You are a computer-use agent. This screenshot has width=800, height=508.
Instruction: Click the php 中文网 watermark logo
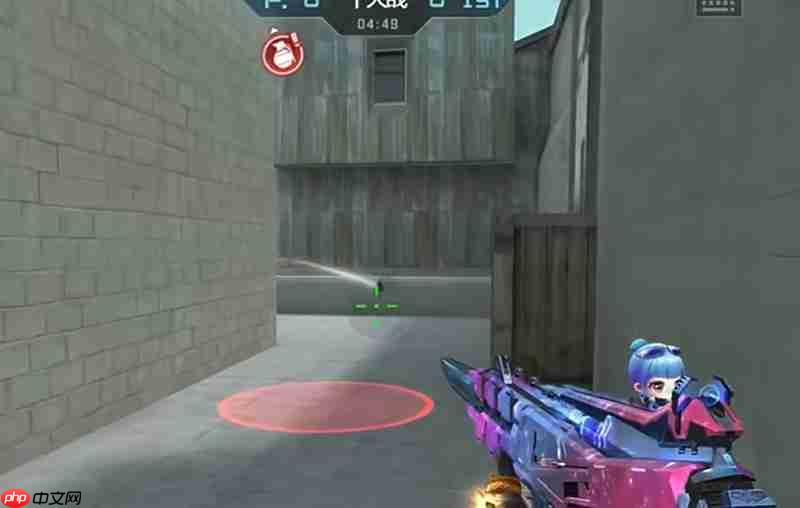(x=41, y=497)
